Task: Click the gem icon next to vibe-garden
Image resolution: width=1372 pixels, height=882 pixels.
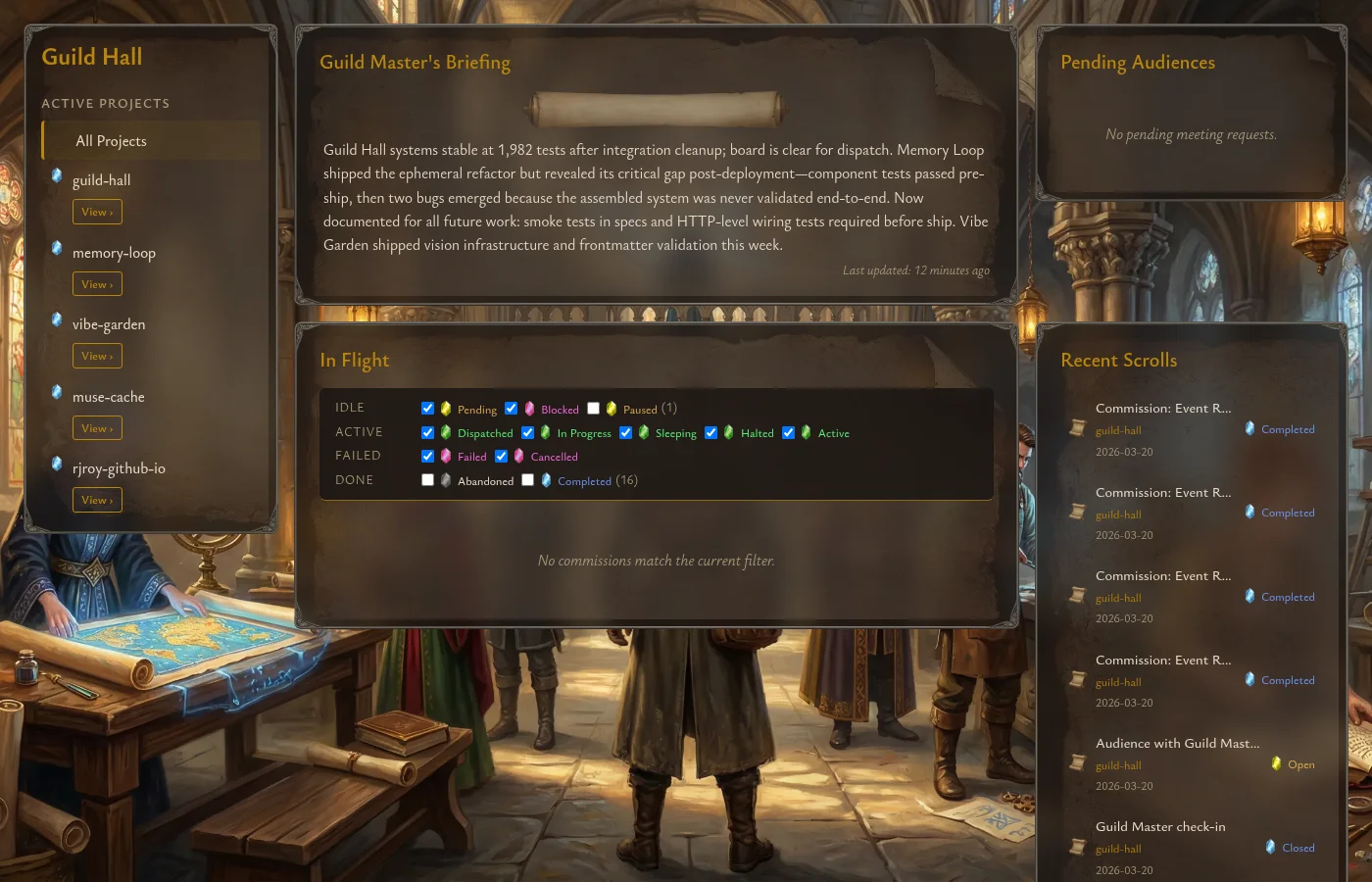Action: point(57,319)
